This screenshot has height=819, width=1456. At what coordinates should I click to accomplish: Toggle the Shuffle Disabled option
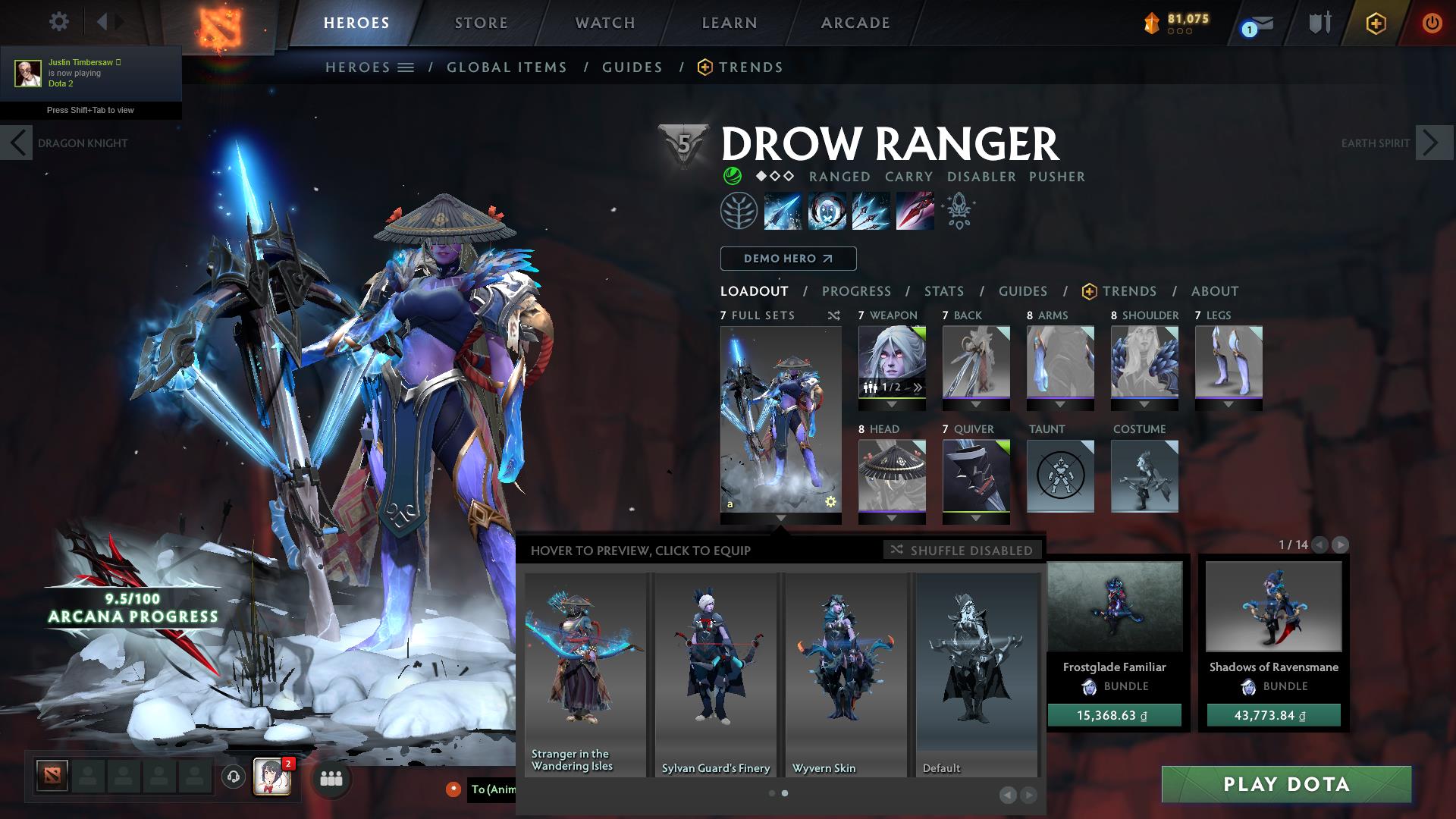pyautogui.click(x=962, y=550)
